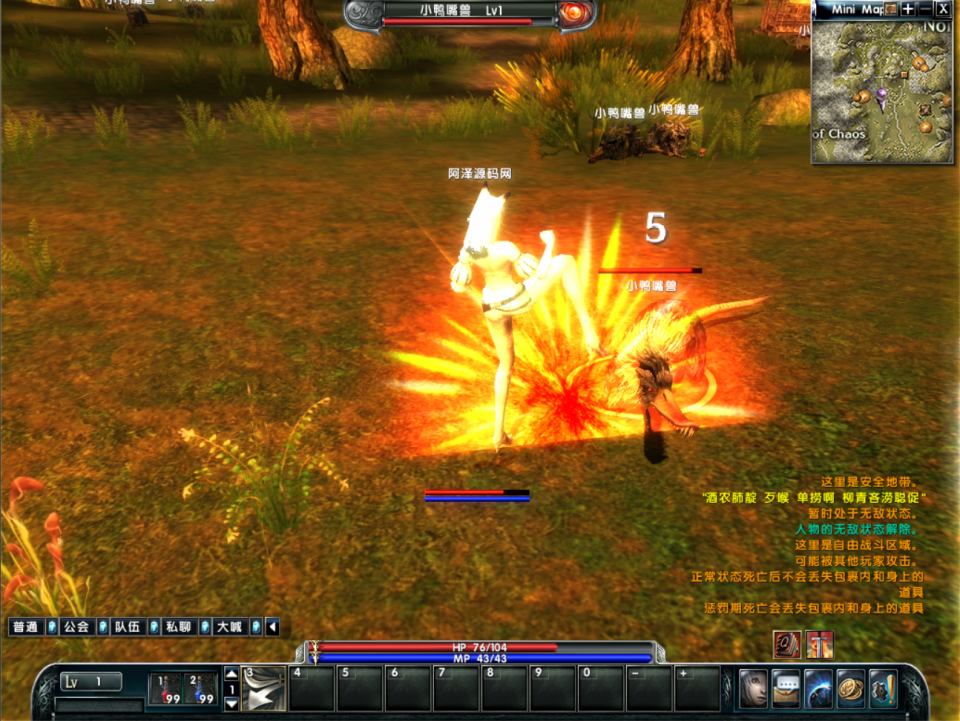Open the 队伍 party chat tab

coord(127,627)
